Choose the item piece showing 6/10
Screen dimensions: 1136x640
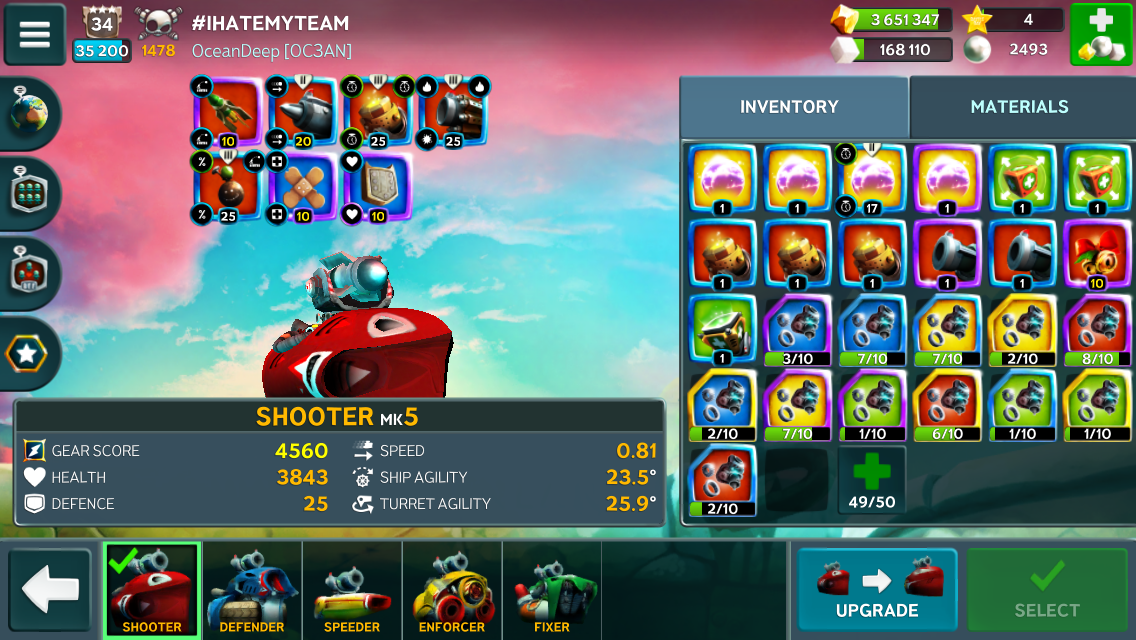click(x=946, y=405)
